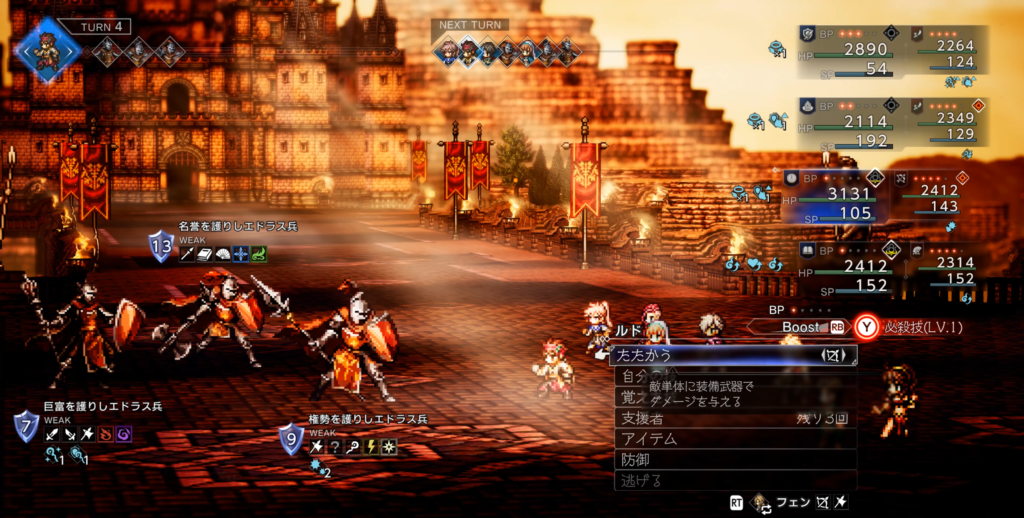Click the green wind weakness icon
This screenshot has height=518, width=1024.
[259, 255]
